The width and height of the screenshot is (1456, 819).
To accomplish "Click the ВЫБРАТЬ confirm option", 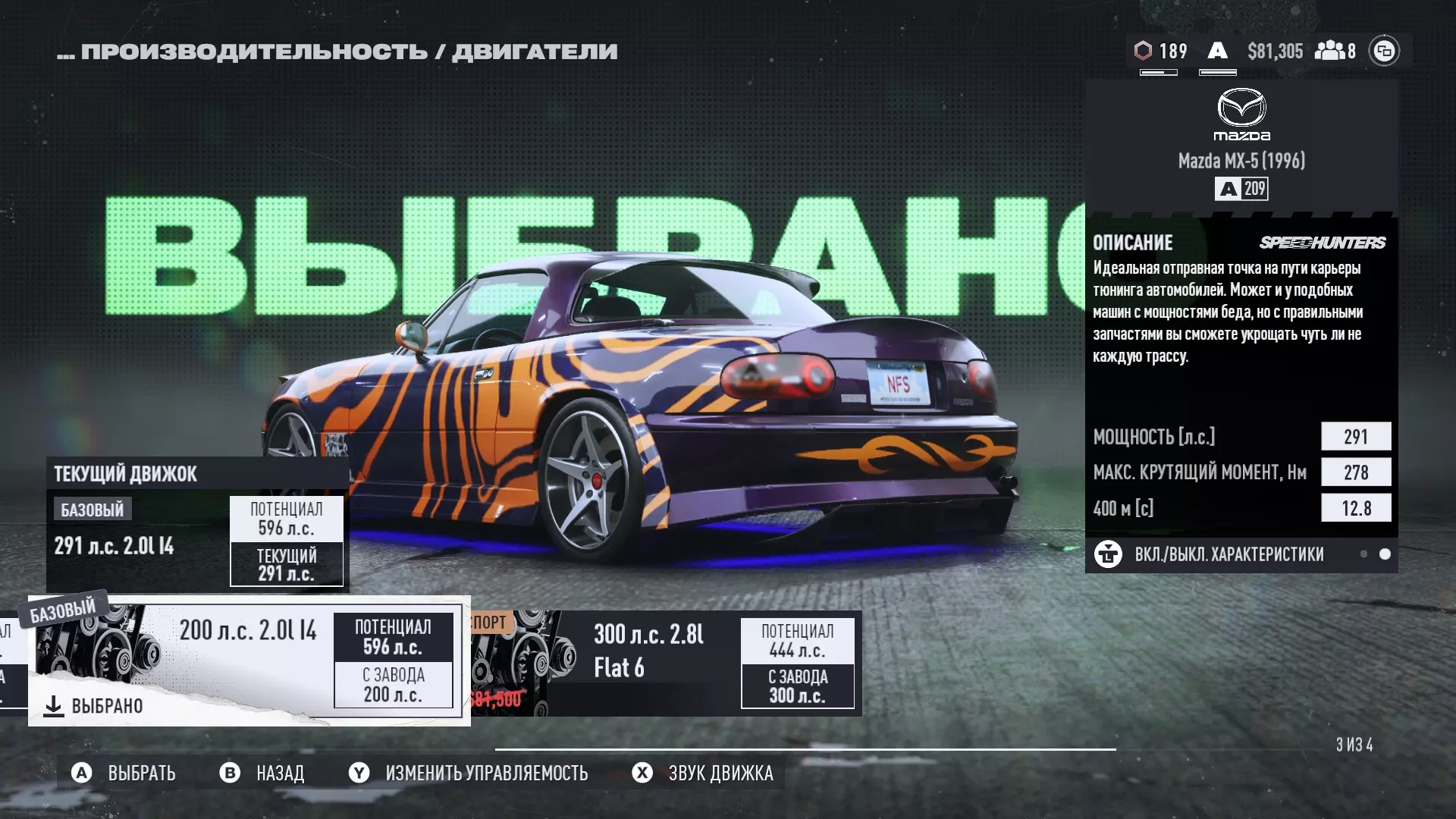I will click(x=124, y=773).
